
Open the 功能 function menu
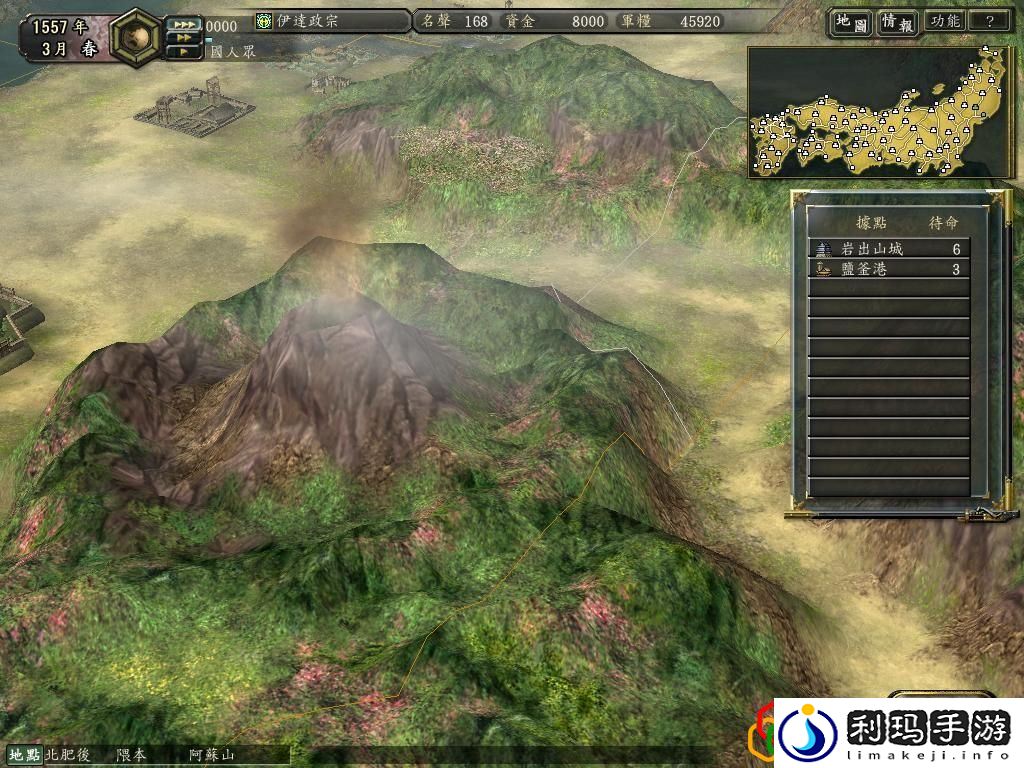tap(944, 21)
